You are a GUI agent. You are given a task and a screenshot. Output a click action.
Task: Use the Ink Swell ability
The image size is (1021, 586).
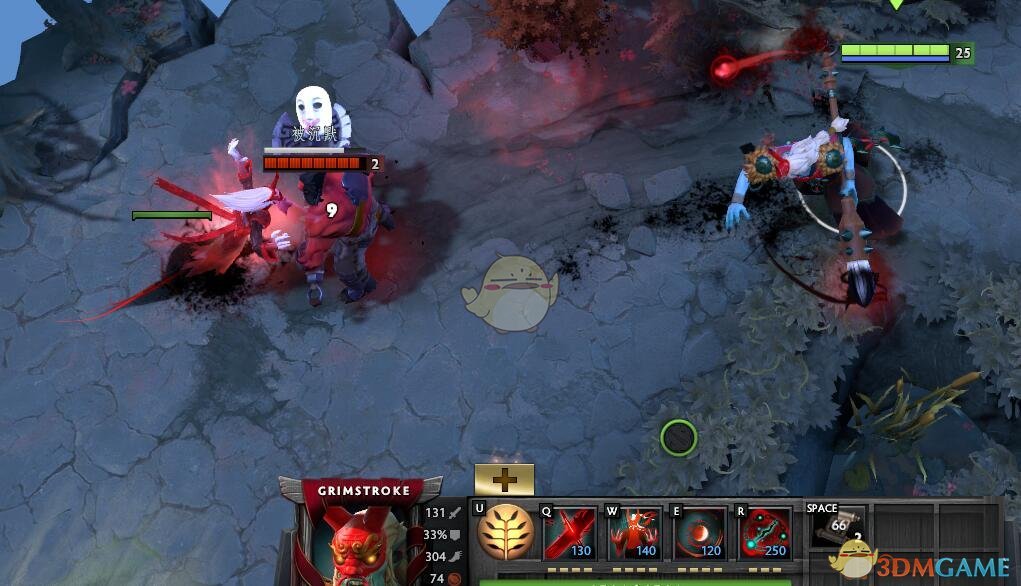698,532
